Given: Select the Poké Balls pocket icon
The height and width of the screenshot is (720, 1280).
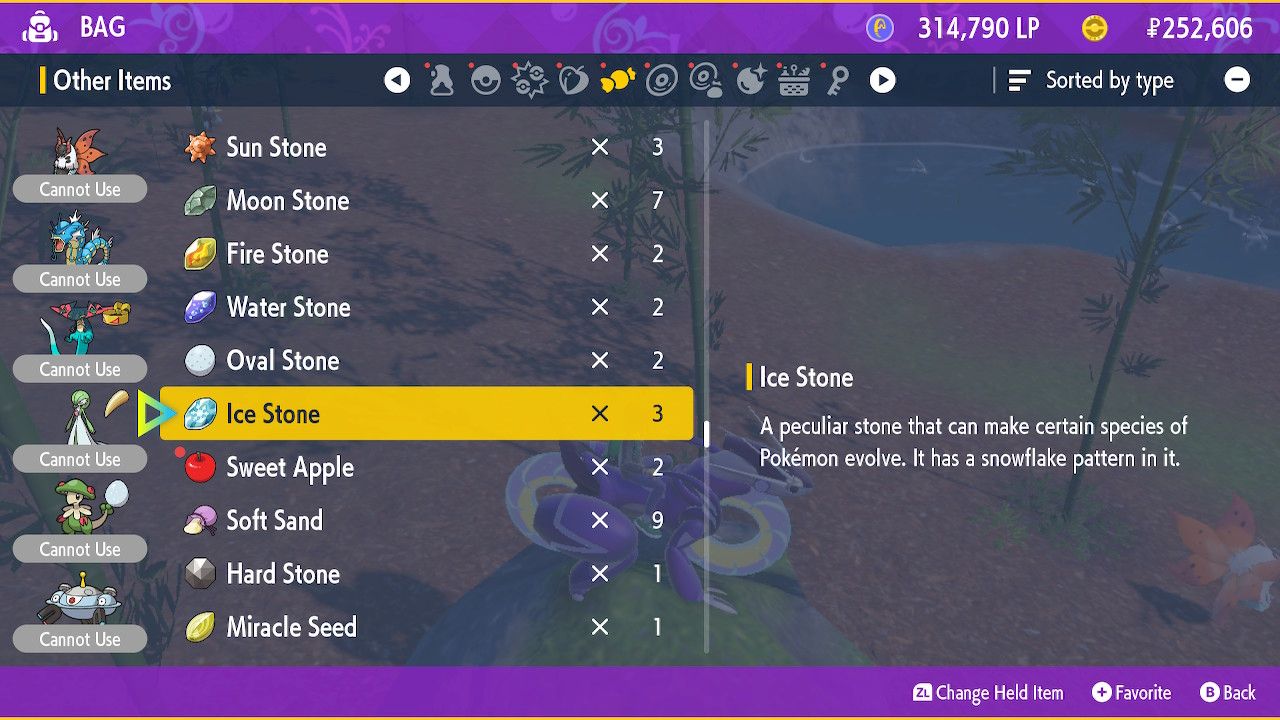Looking at the screenshot, I should (x=486, y=80).
